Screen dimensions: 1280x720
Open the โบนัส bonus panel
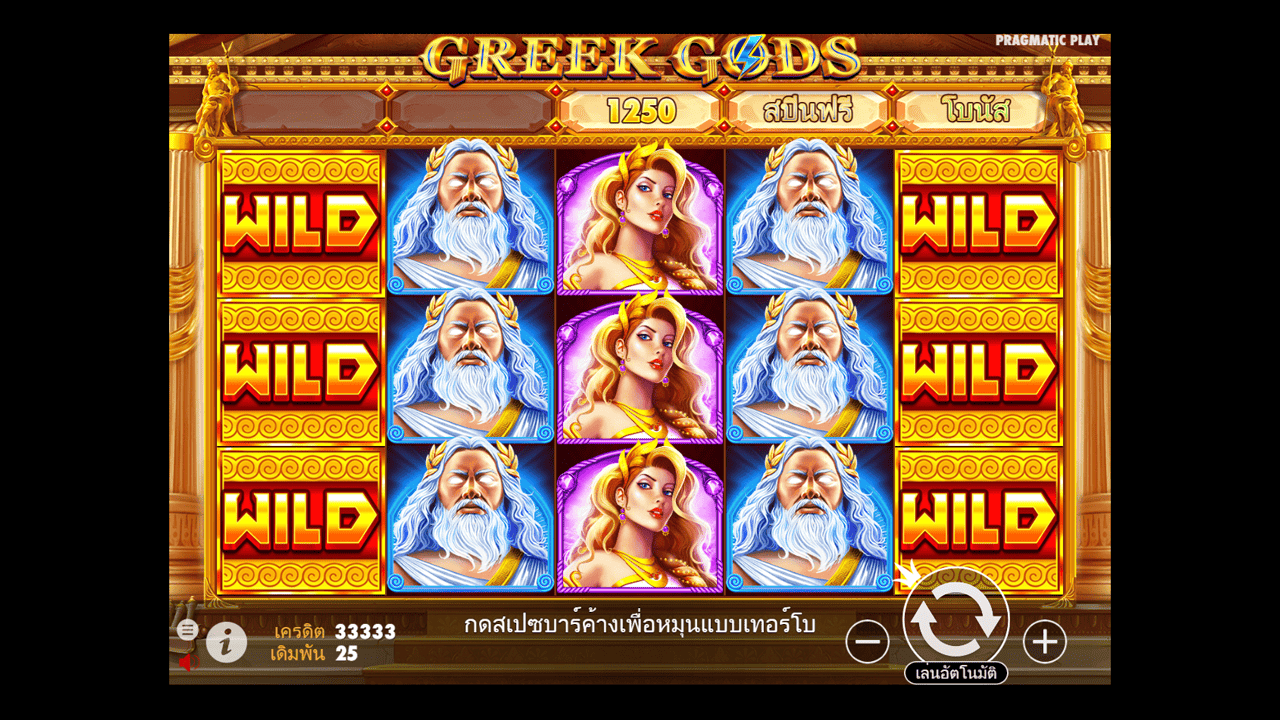tap(974, 111)
